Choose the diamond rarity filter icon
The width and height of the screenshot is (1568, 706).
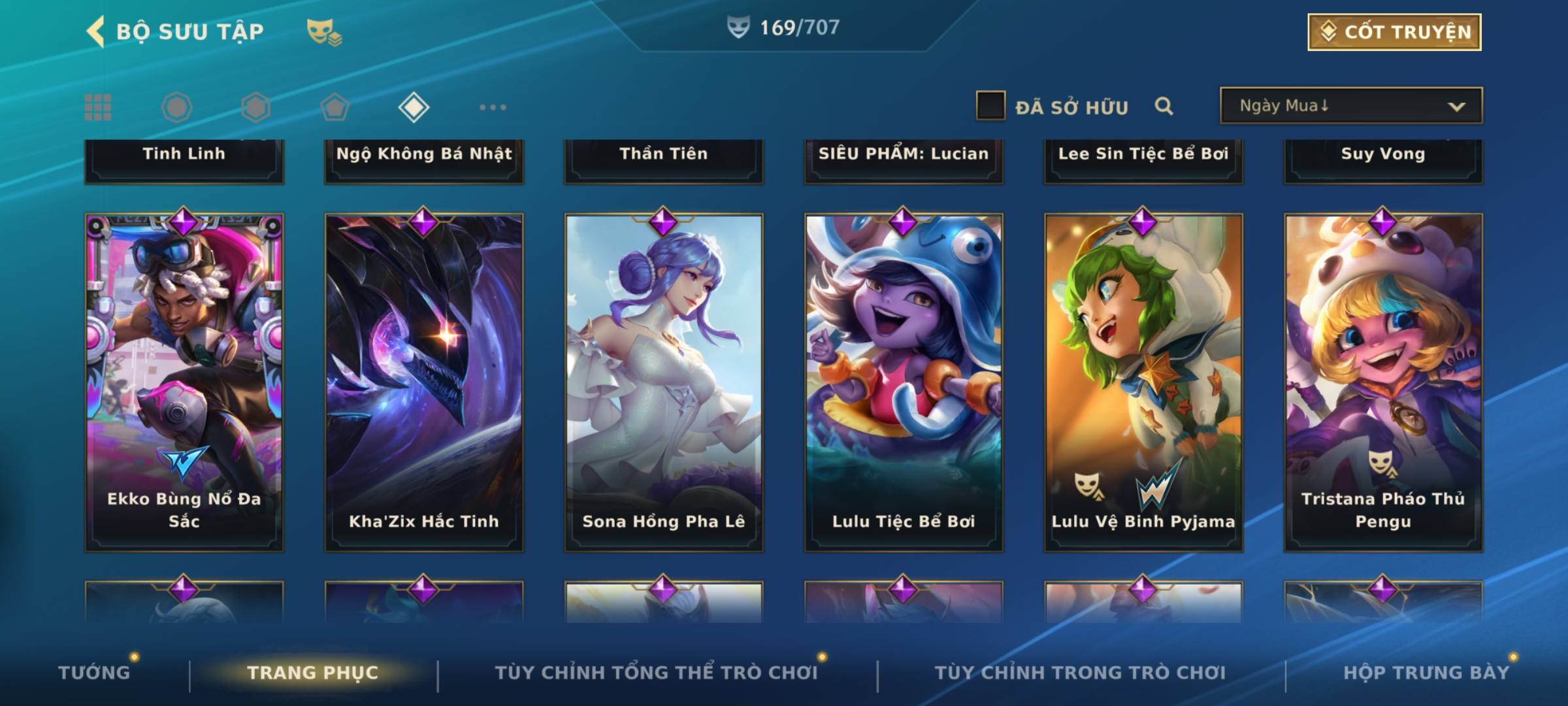point(414,107)
